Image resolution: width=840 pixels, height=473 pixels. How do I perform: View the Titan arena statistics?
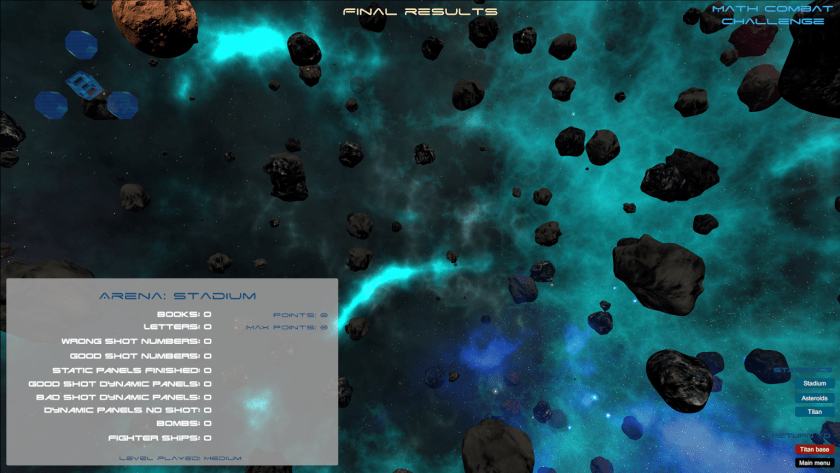coord(814,411)
